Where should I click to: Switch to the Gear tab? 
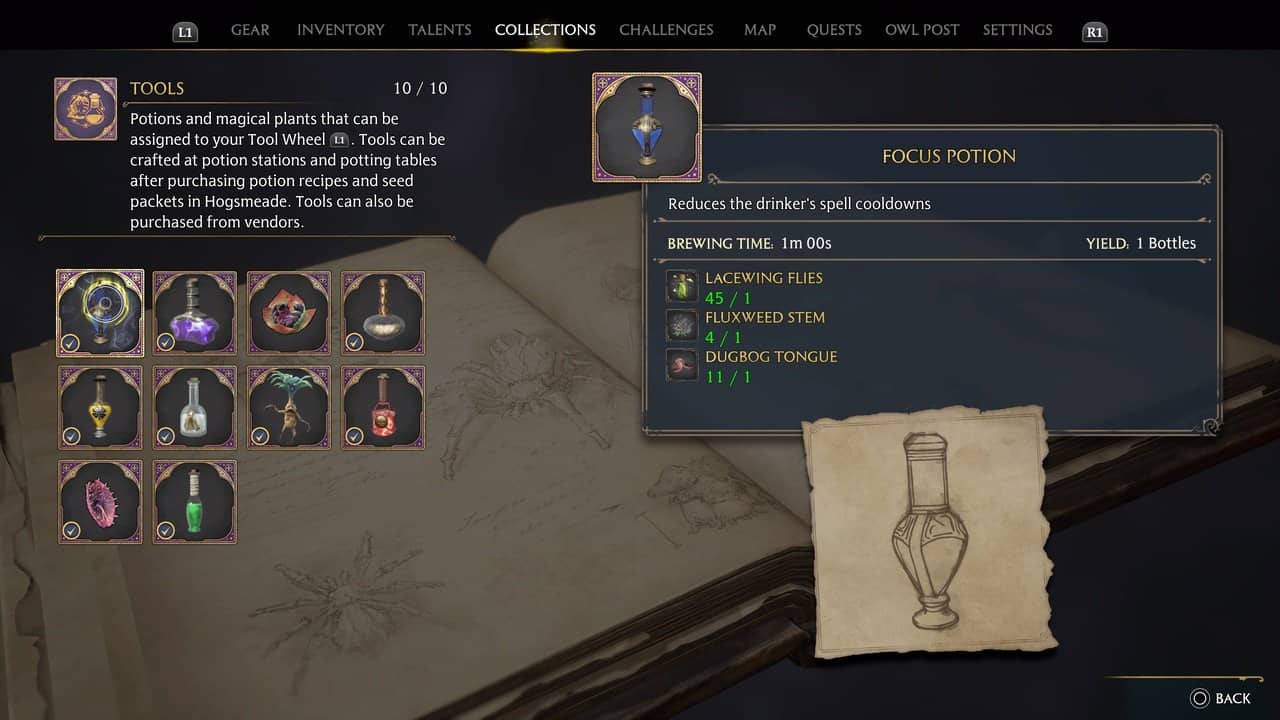click(x=250, y=30)
